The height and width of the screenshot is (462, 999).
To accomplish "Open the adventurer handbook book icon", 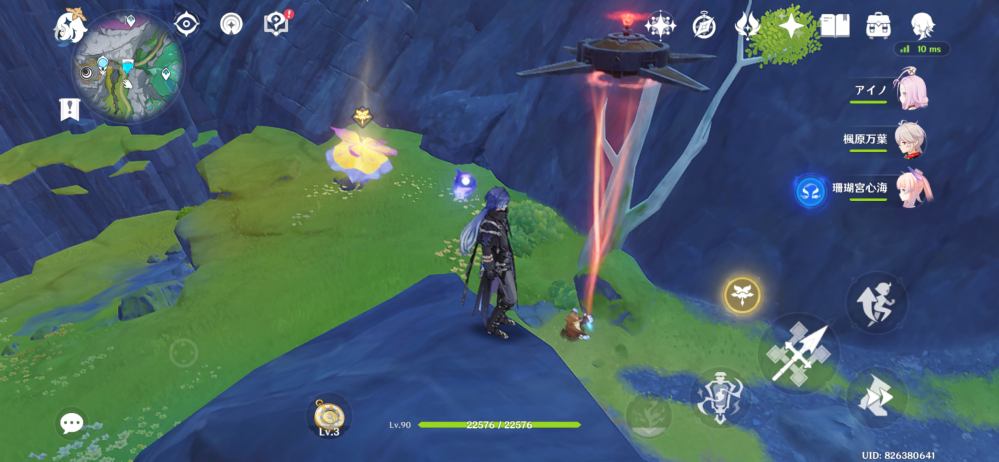I will coord(835,25).
